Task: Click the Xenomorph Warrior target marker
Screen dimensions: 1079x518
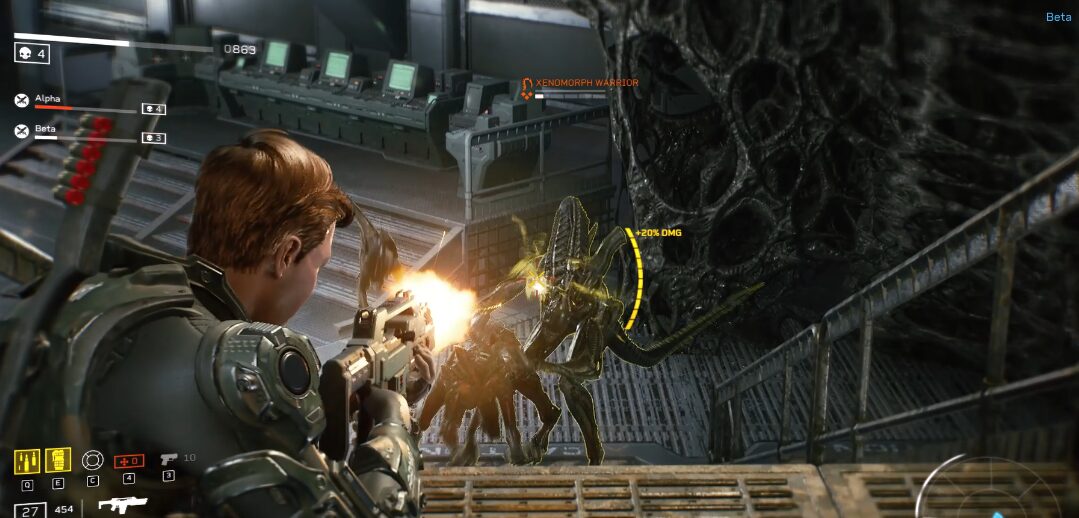Action: click(526, 89)
